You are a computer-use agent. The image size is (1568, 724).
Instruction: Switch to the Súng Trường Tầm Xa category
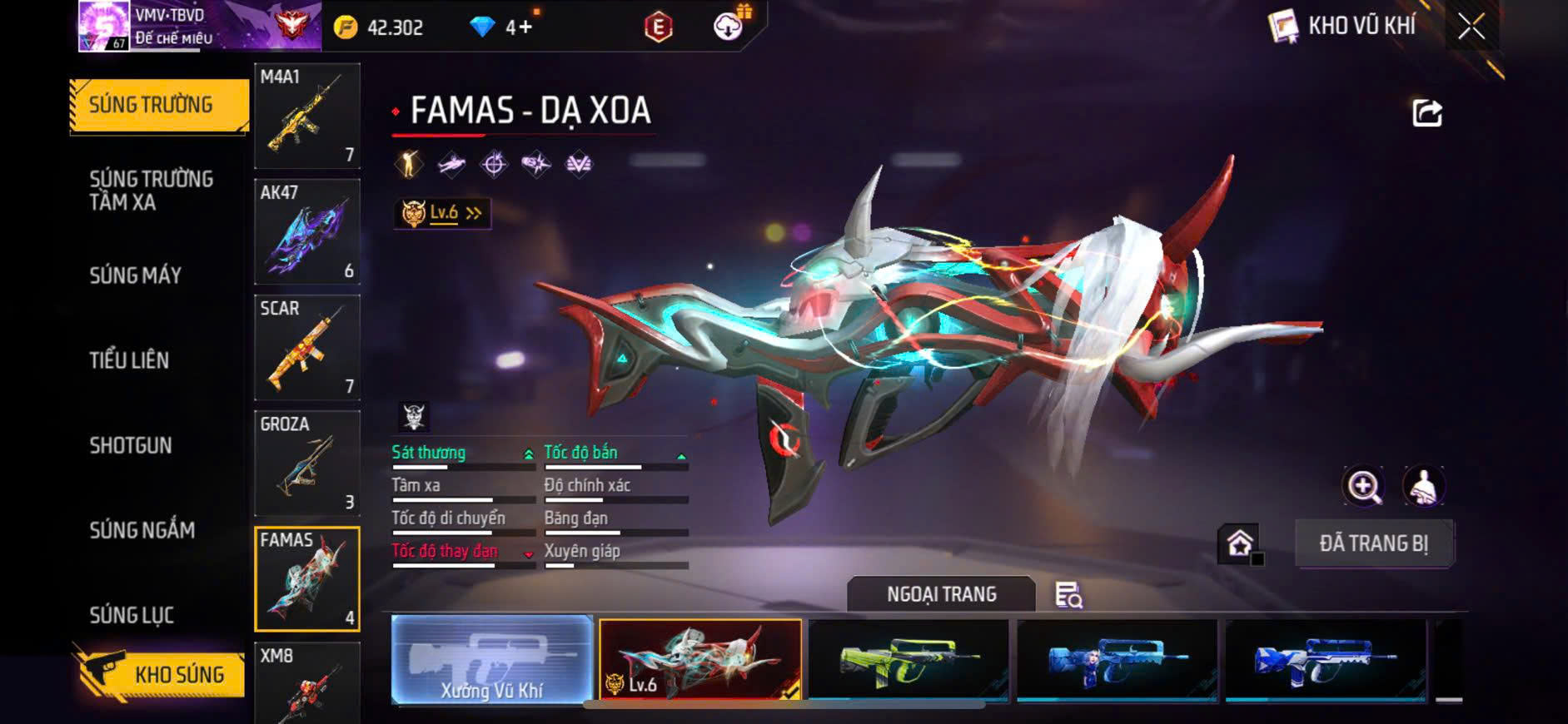[x=151, y=191]
